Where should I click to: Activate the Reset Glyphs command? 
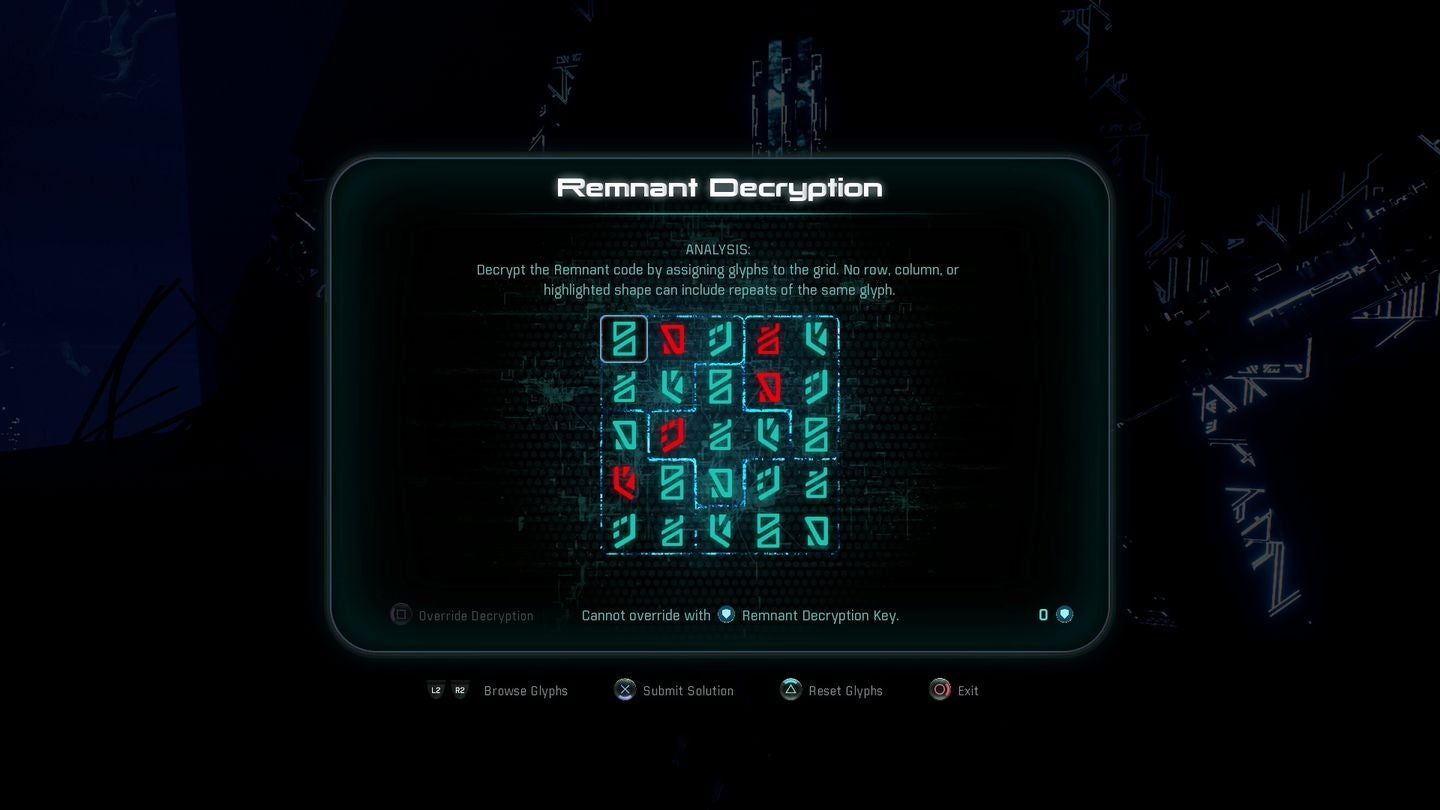pyautogui.click(x=846, y=690)
